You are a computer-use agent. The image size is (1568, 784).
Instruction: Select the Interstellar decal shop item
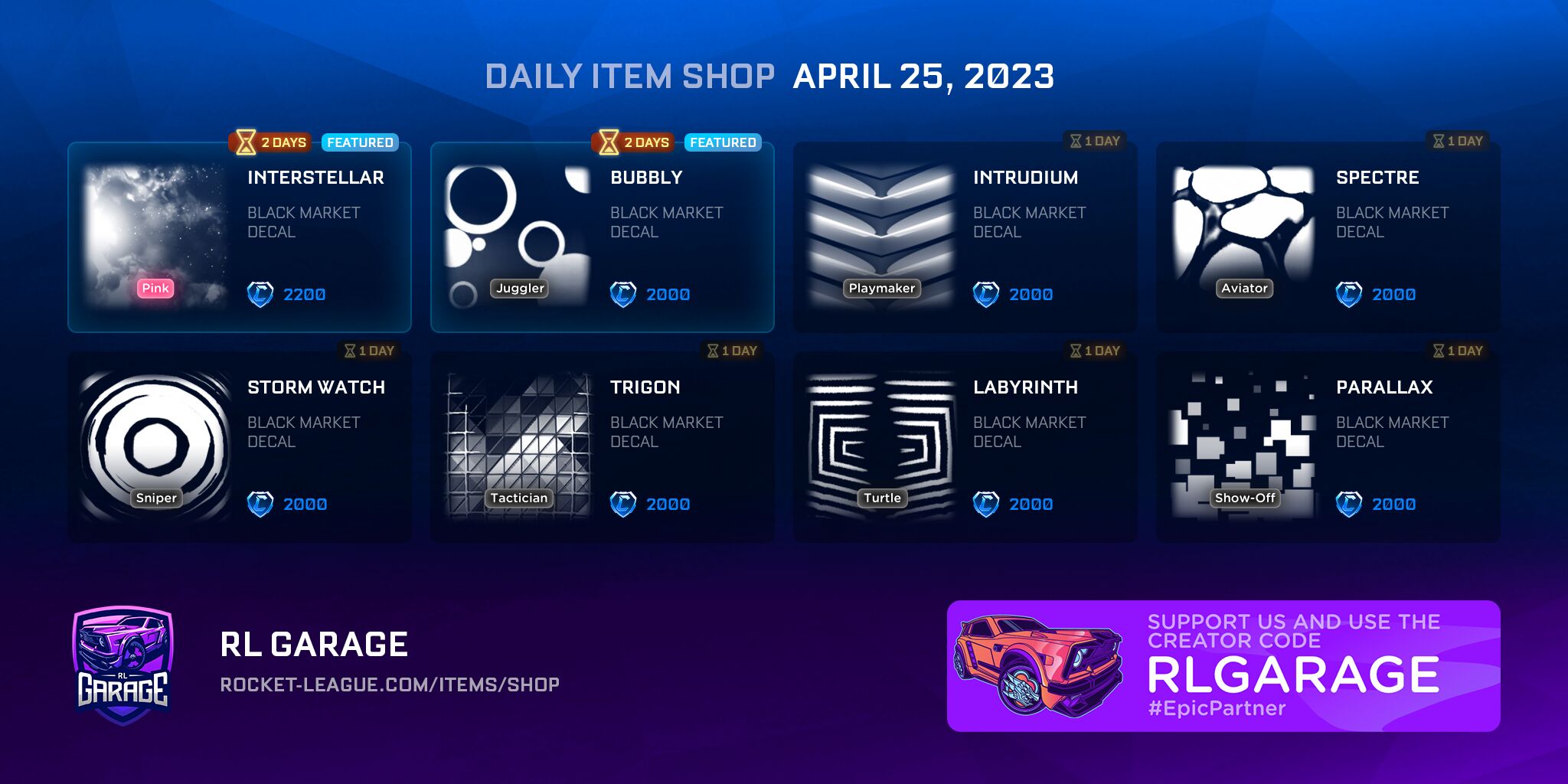tap(239, 237)
